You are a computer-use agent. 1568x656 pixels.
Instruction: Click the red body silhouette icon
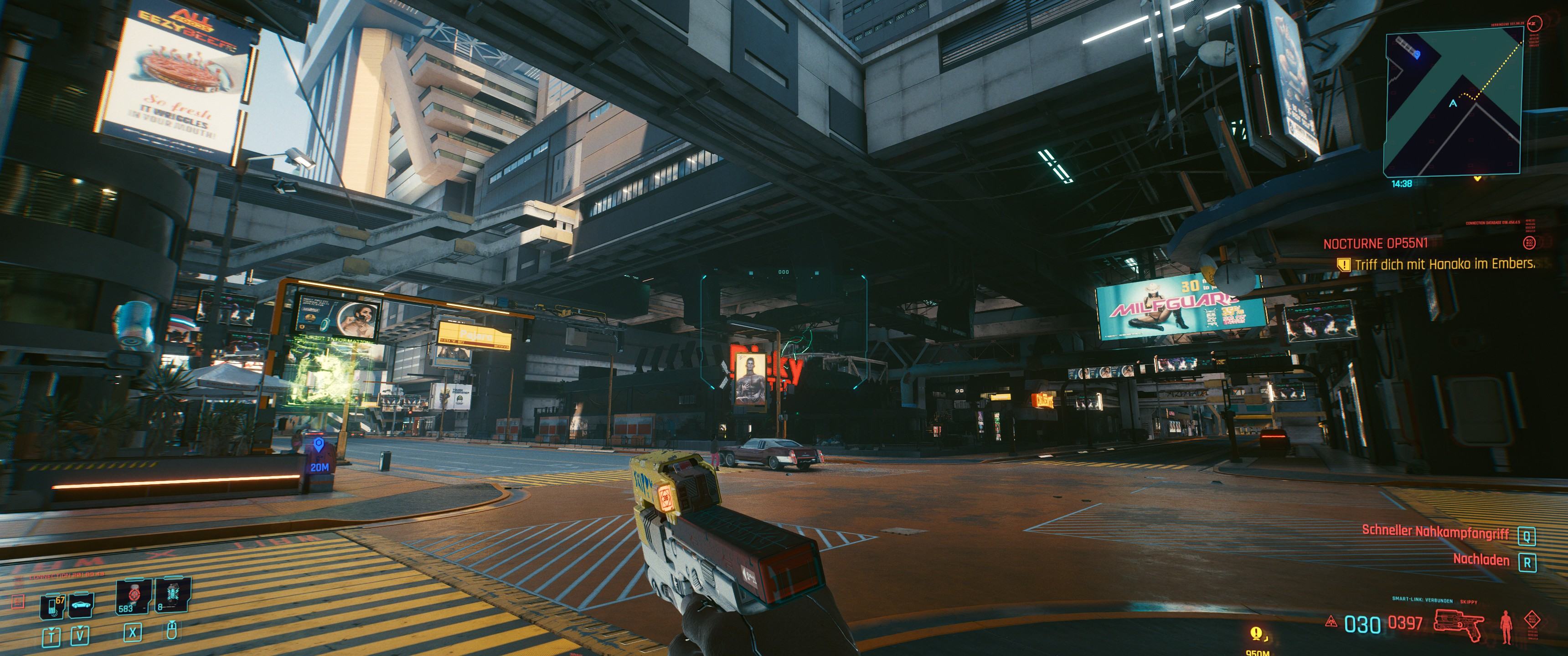[1506, 626]
